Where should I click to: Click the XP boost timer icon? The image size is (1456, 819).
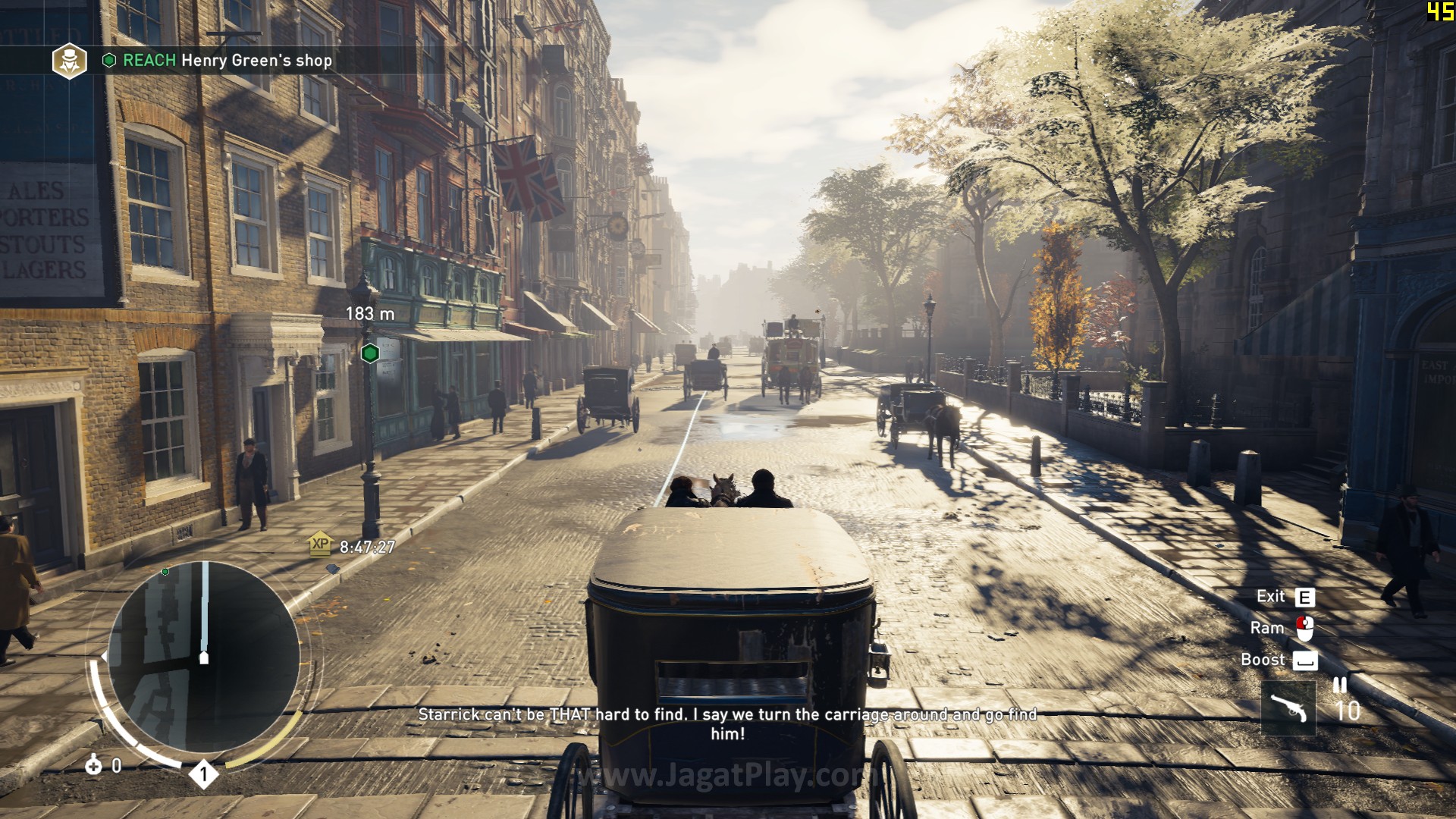click(321, 544)
